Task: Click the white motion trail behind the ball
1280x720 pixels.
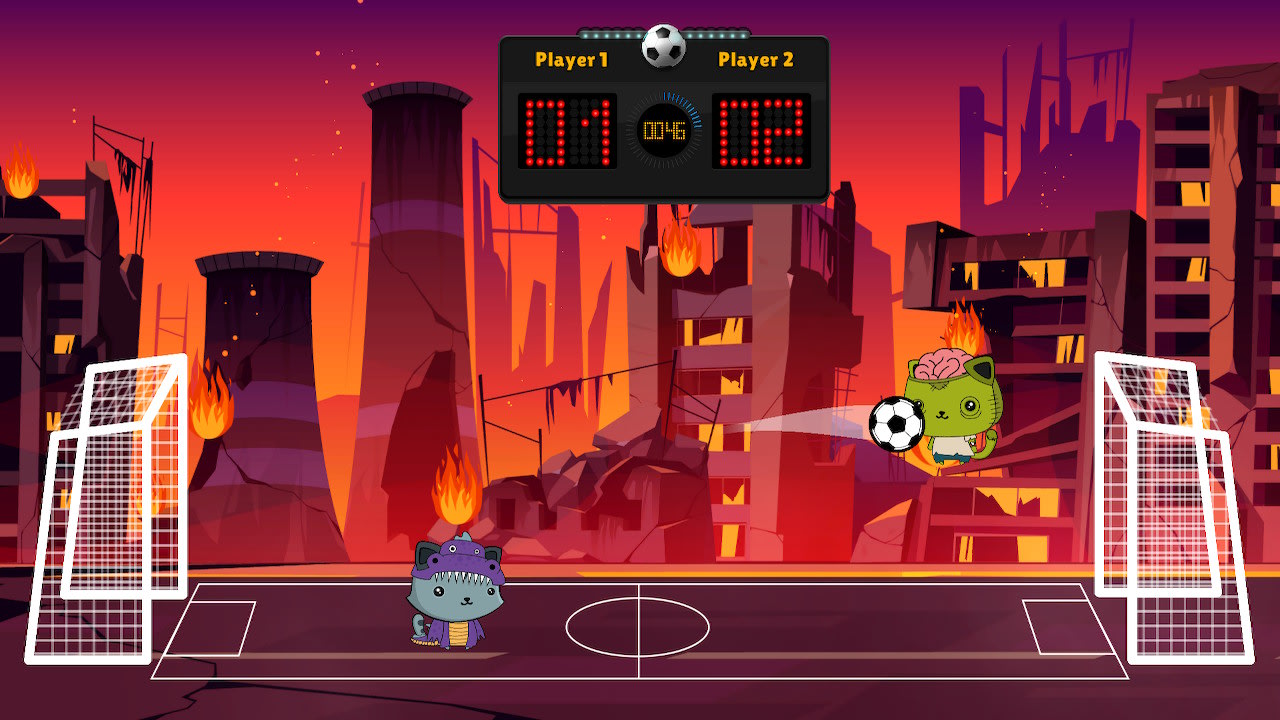Action: (x=810, y=420)
